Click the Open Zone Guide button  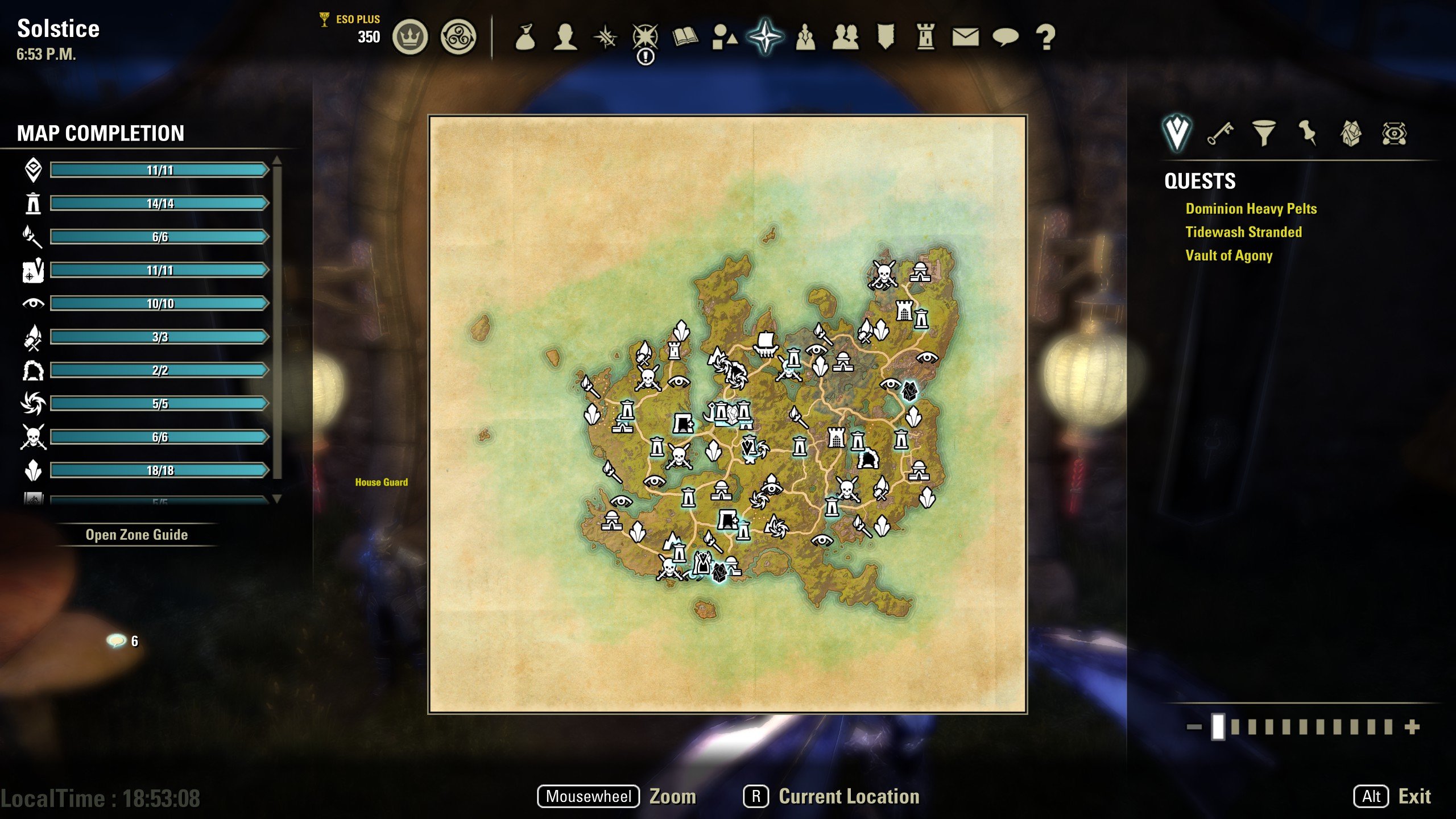click(137, 535)
